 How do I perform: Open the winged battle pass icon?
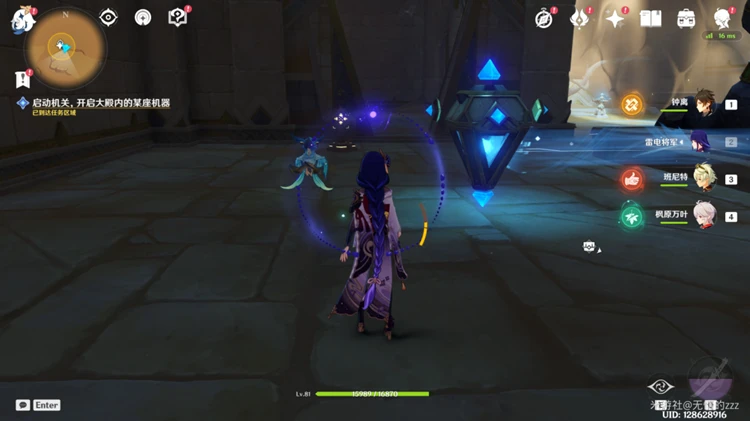pos(580,19)
